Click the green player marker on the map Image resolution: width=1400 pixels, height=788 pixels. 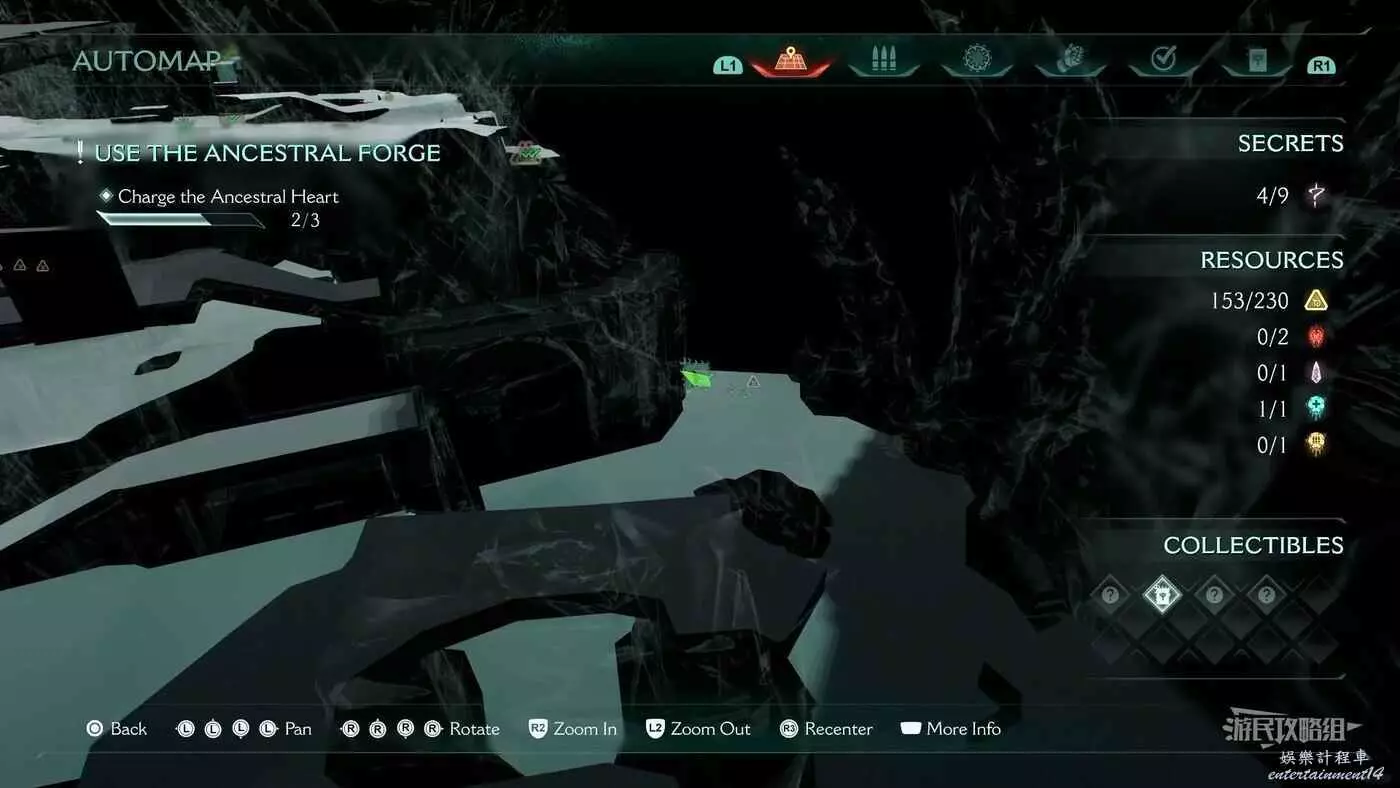tap(697, 378)
